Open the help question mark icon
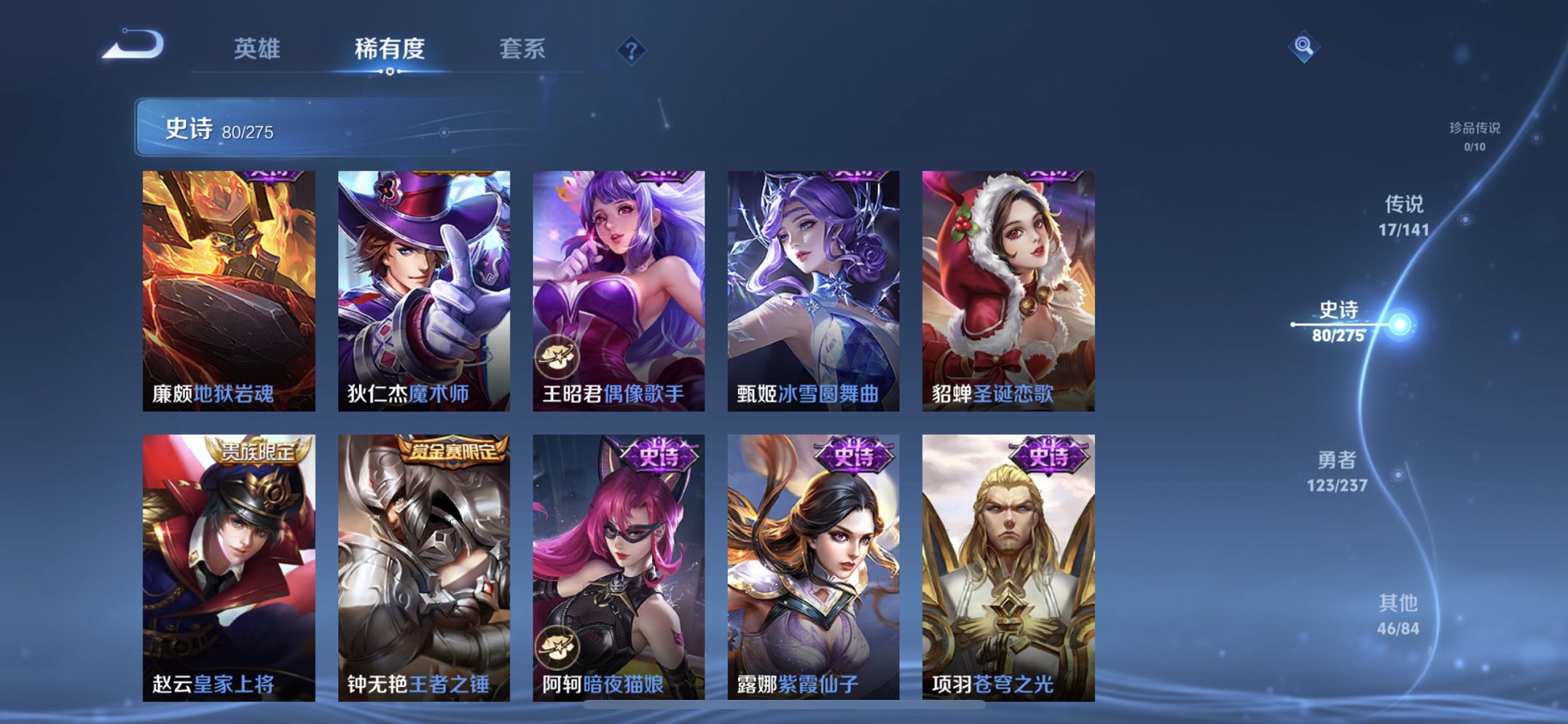The width and height of the screenshot is (1568, 724). tap(632, 49)
